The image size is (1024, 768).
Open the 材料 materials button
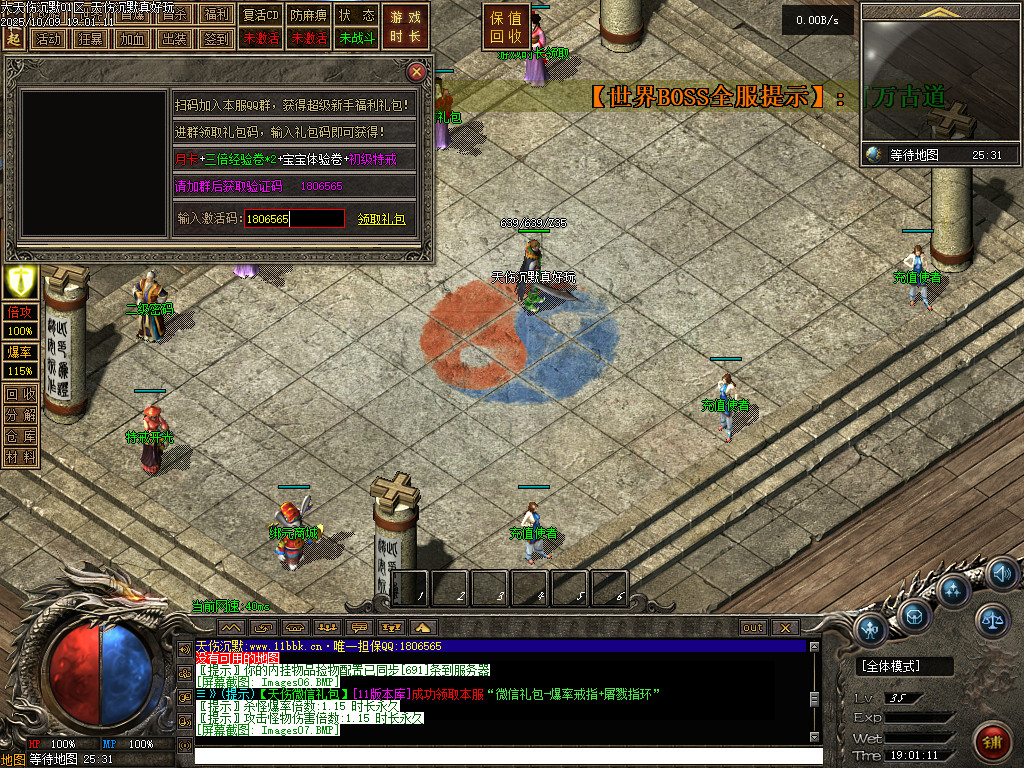pyautogui.click(x=20, y=457)
